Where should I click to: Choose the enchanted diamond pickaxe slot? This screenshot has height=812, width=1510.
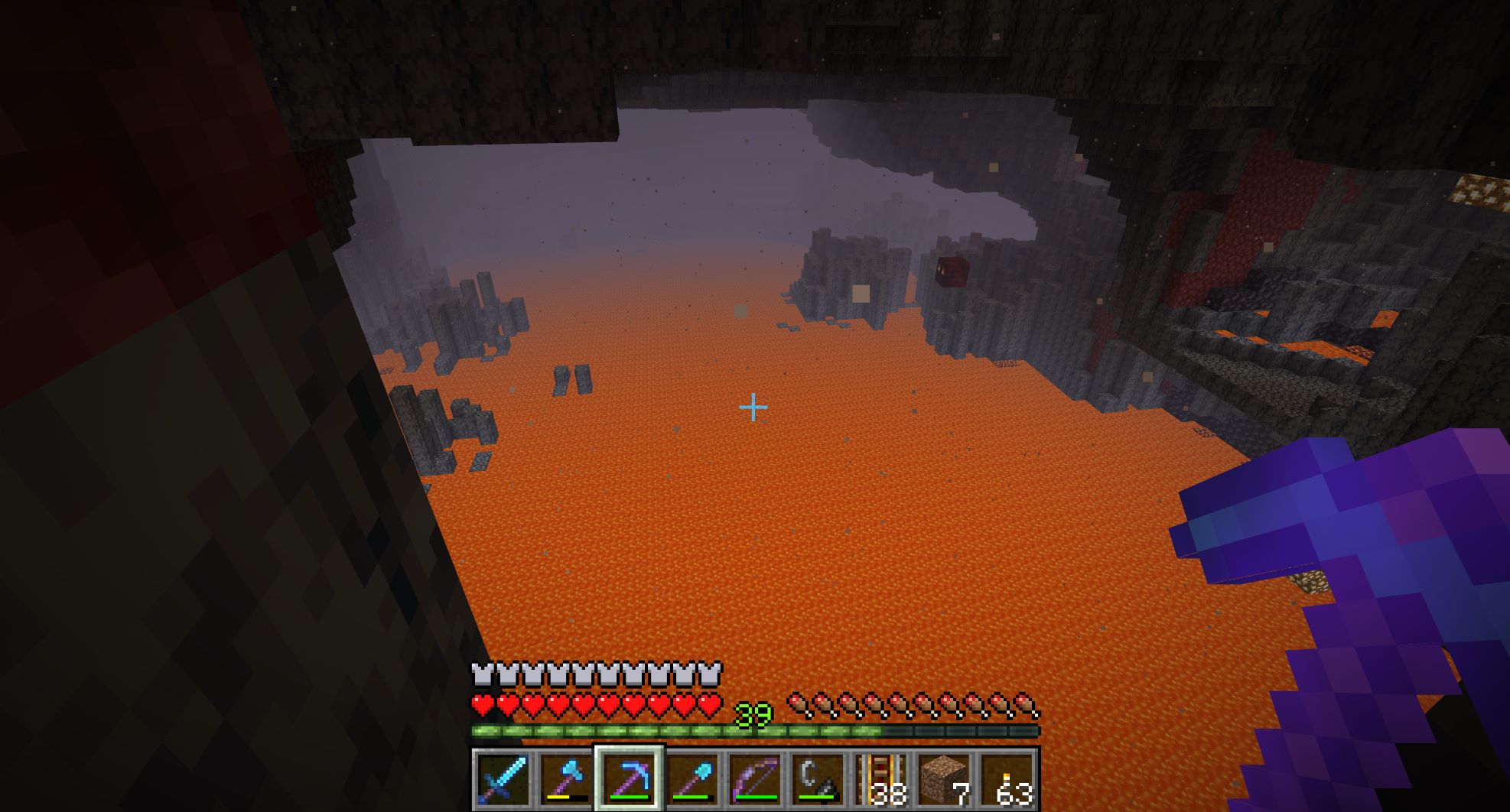click(x=629, y=779)
